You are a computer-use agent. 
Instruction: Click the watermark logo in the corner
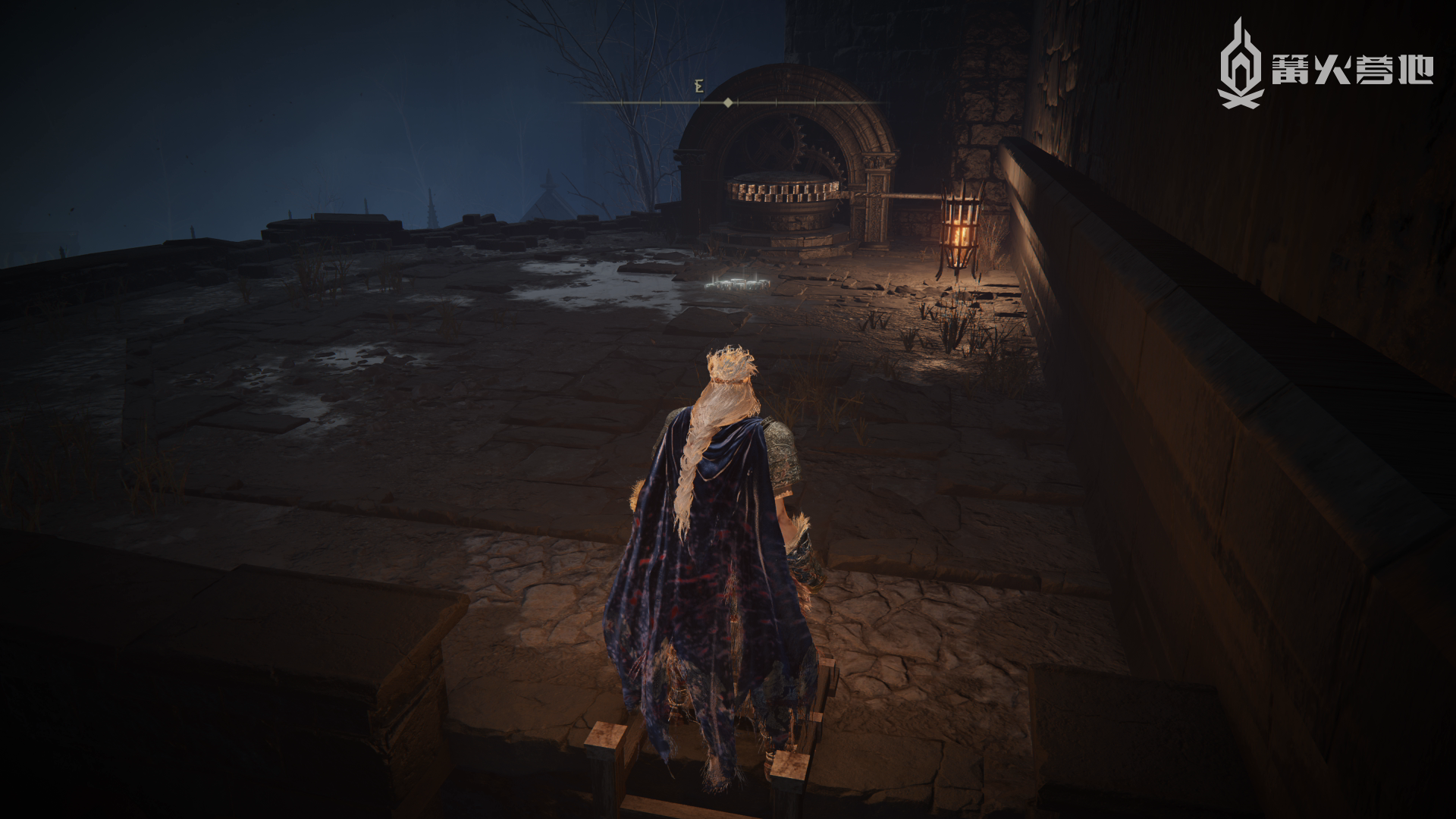coord(1324,66)
